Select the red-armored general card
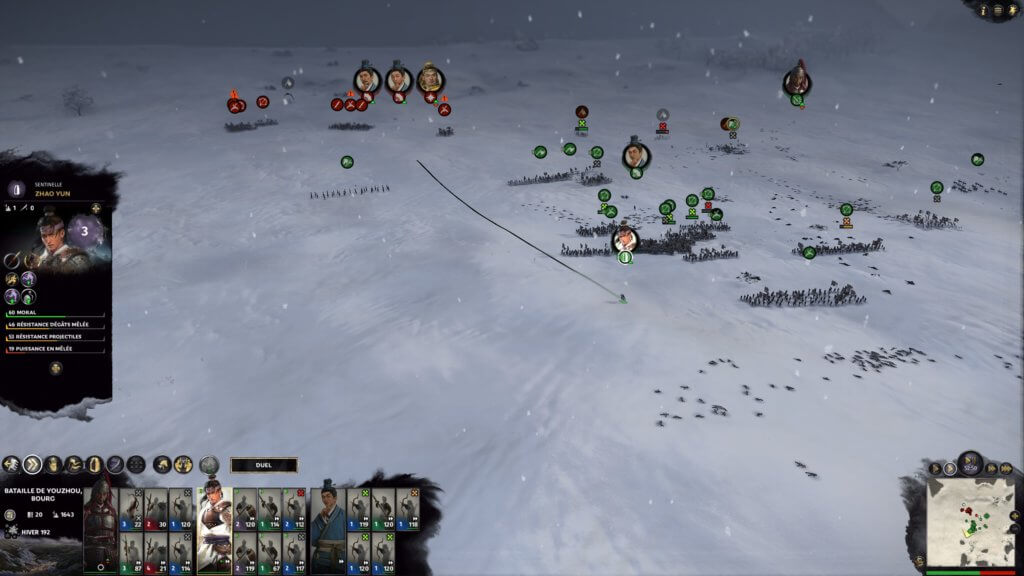Screen dimensions: 1024x576 (x=100, y=524)
